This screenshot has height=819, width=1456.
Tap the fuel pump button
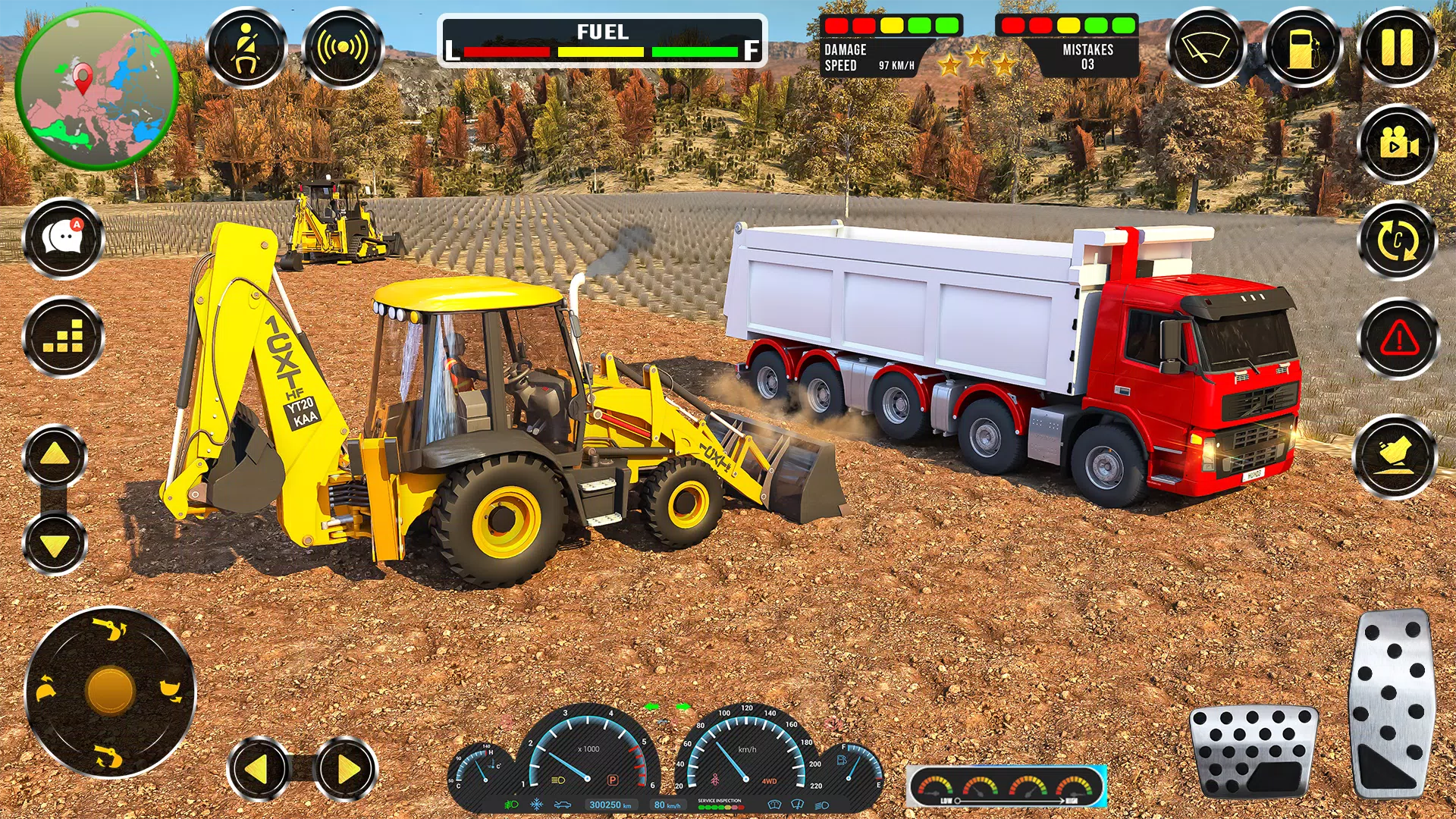(1303, 48)
